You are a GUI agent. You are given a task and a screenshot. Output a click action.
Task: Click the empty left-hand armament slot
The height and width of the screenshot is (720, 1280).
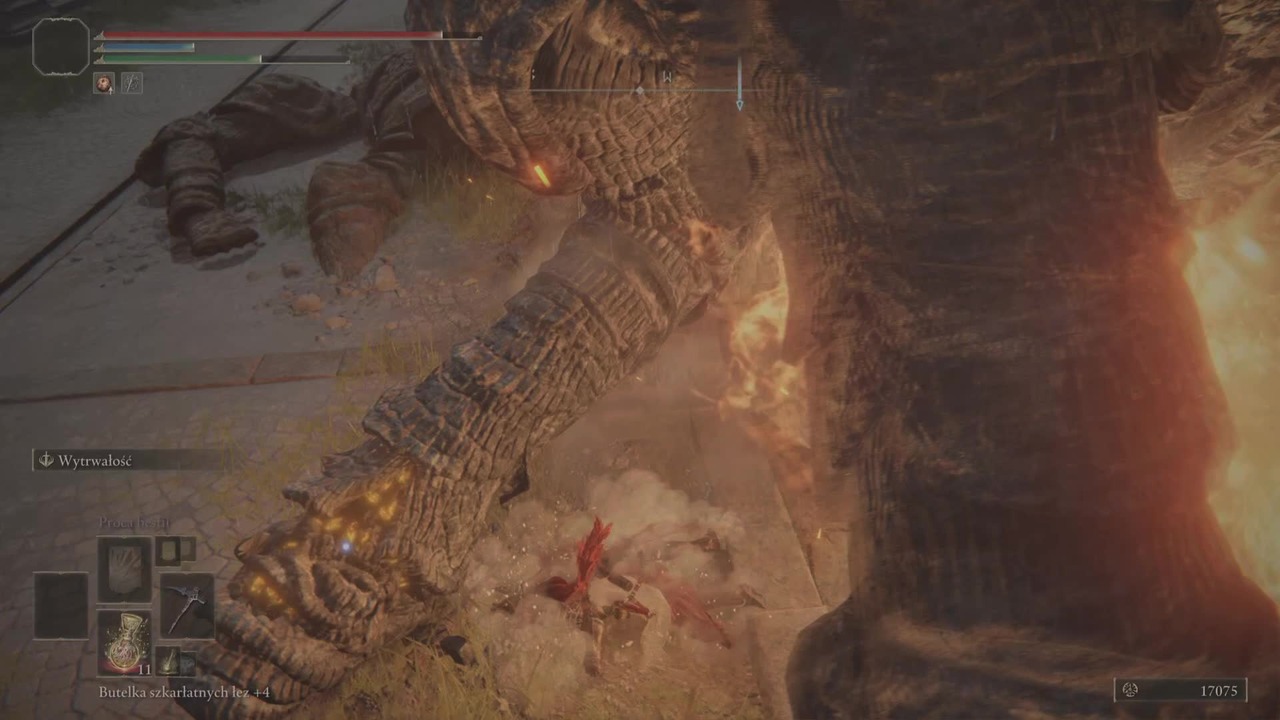(61, 606)
